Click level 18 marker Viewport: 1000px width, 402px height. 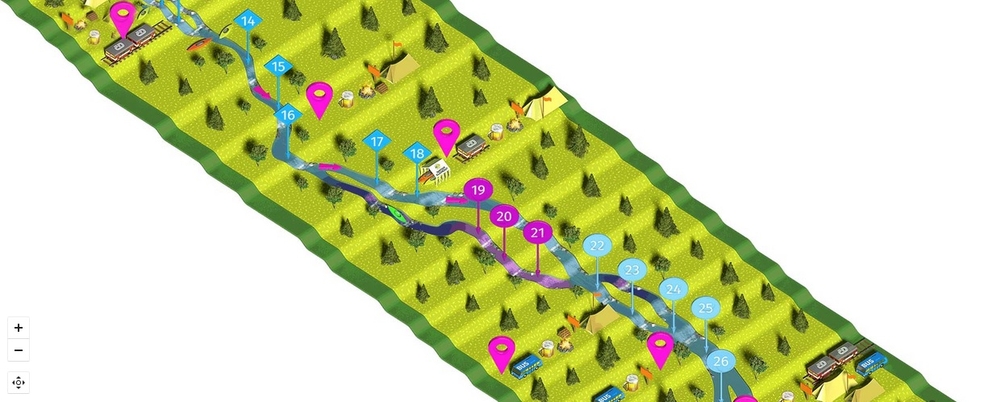click(417, 153)
